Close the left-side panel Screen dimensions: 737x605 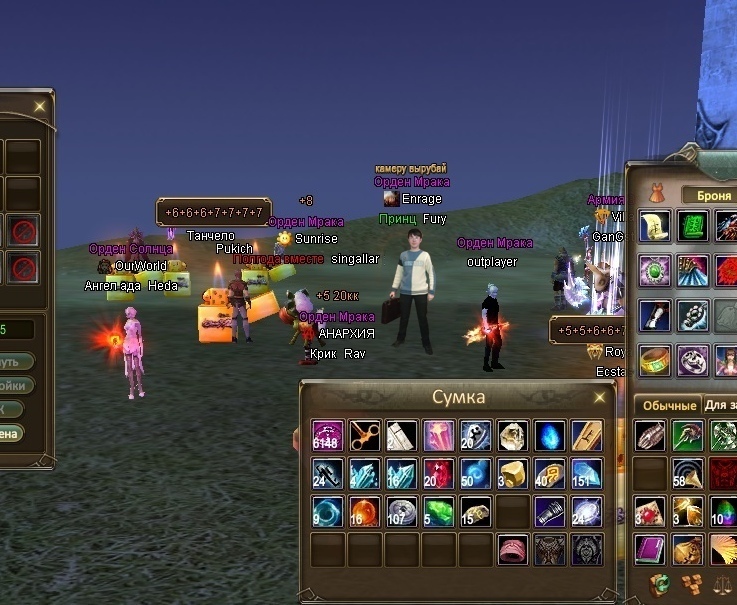click(39, 105)
